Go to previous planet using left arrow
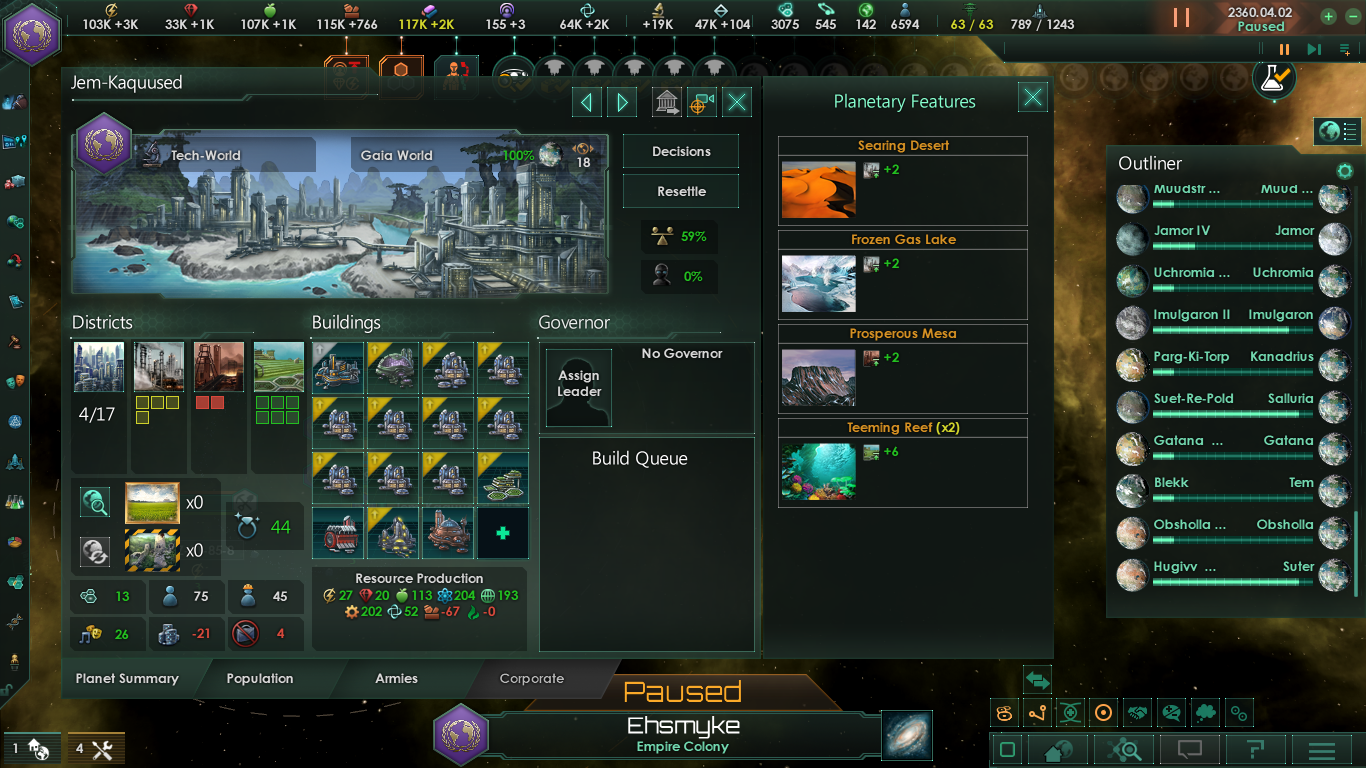Viewport: 1366px width, 768px height. [586, 101]
